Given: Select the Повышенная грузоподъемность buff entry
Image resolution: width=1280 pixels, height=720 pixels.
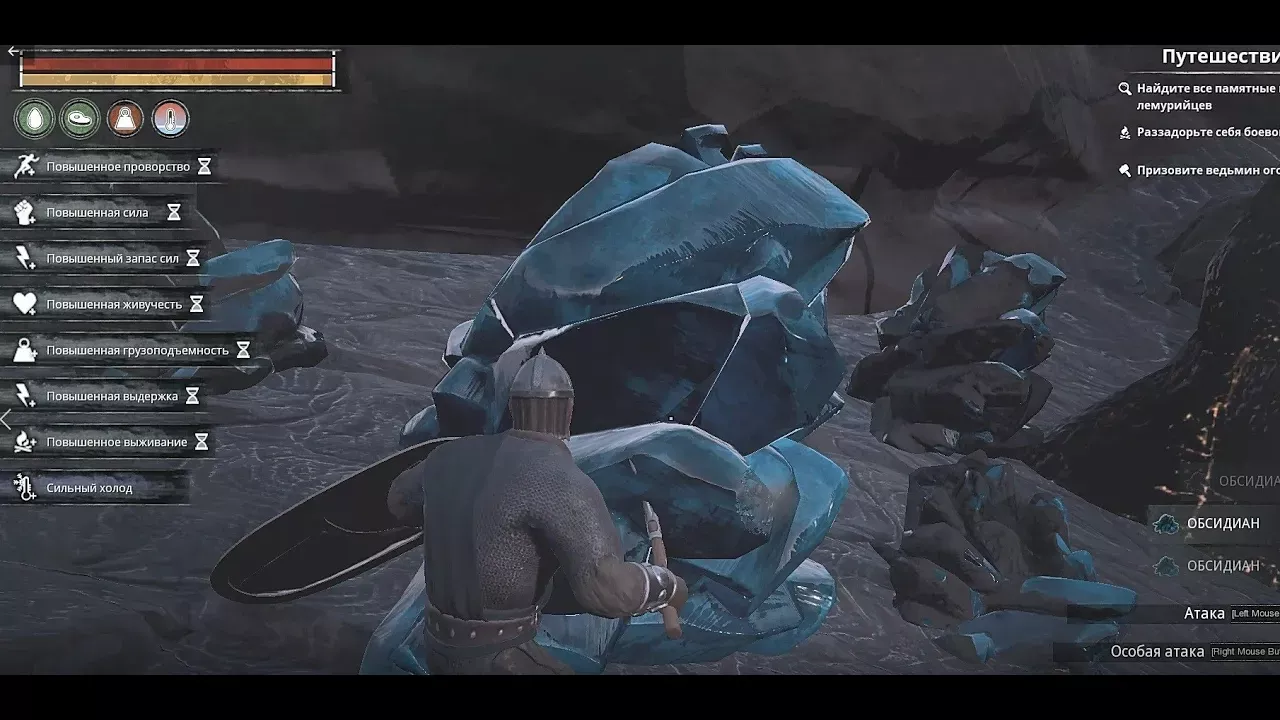Looking at the screenshot, I should coord(130,351).
